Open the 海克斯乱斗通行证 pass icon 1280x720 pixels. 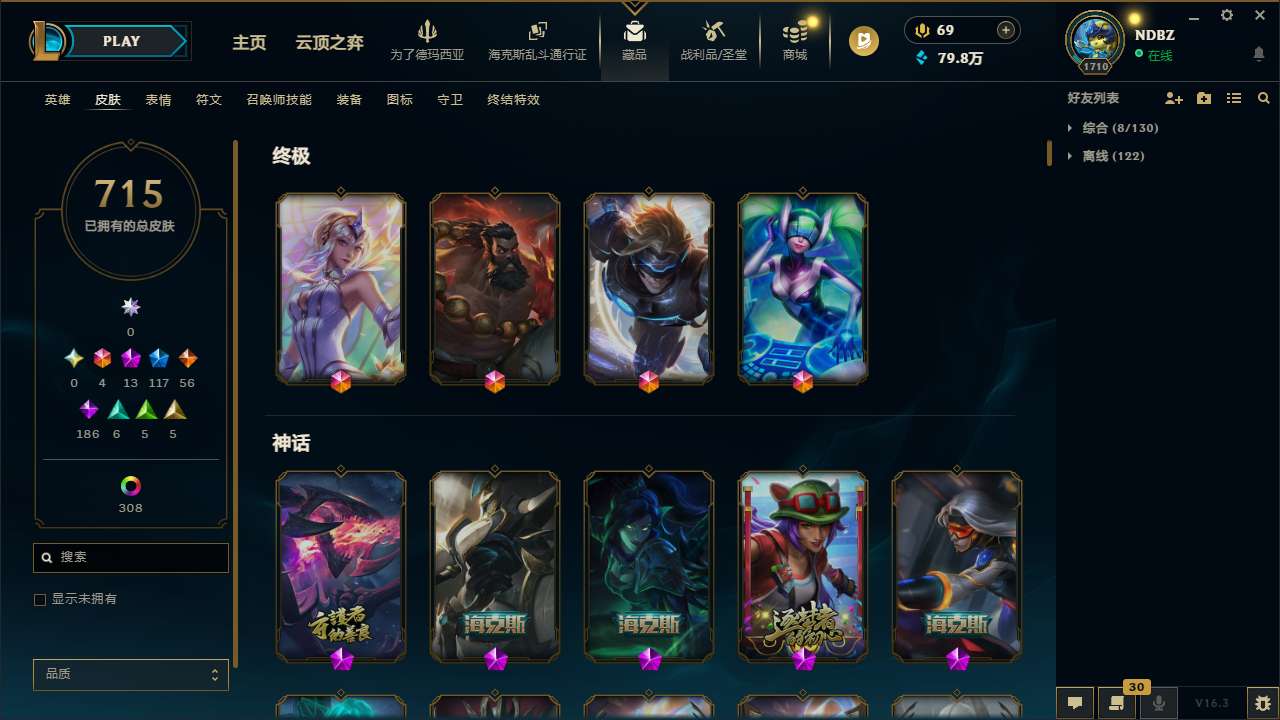pos(537,40)
